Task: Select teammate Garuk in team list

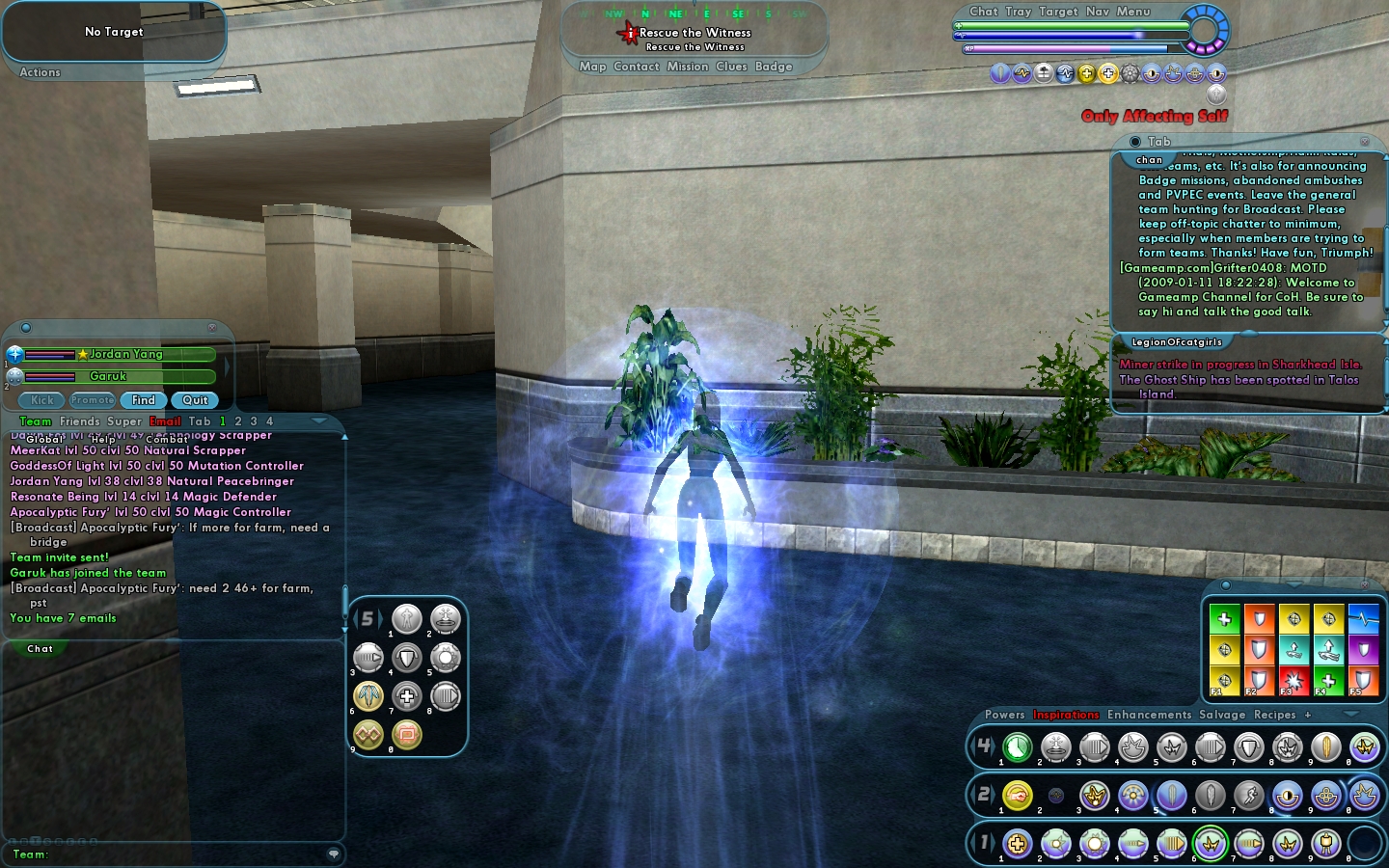Action: (109, 376)
